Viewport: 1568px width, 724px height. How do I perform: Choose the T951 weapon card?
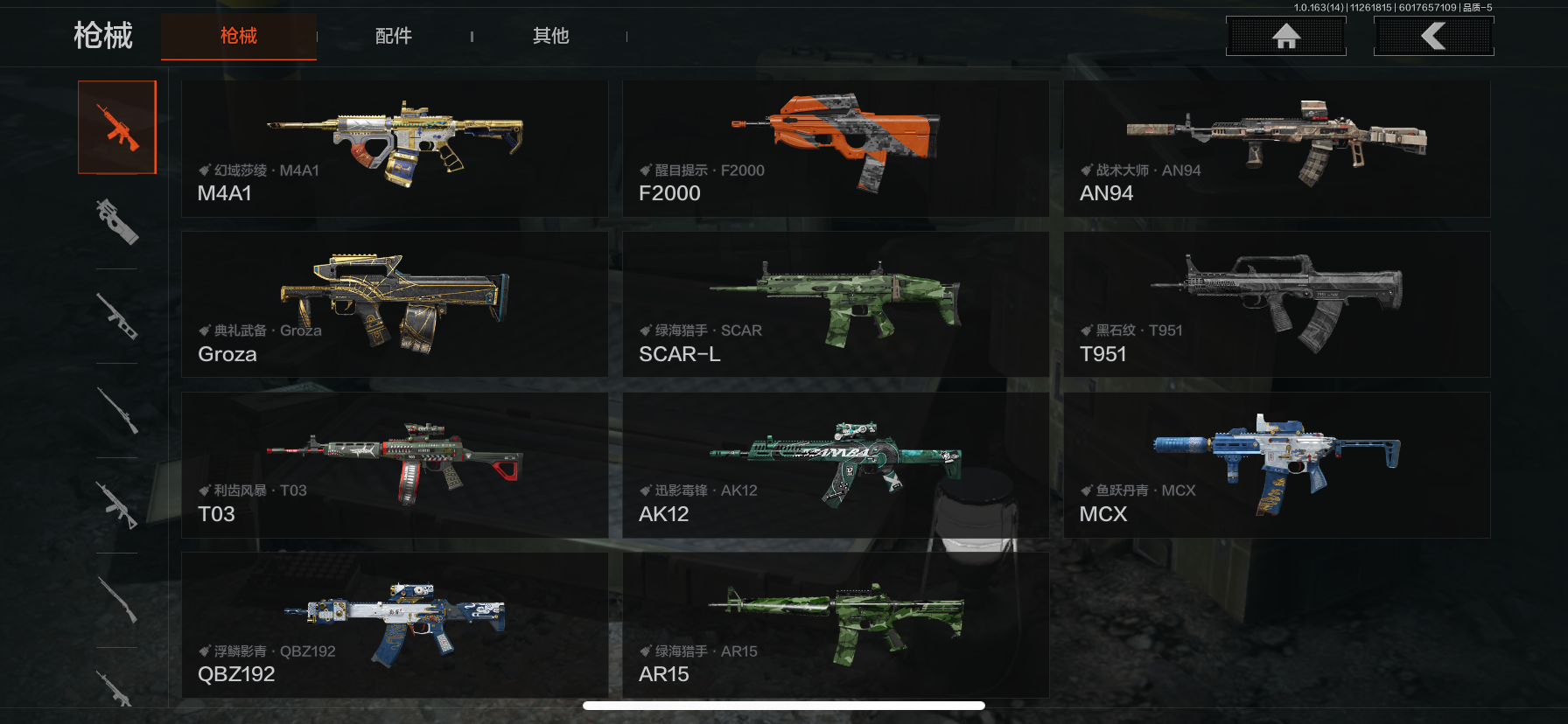(1276, 304)
